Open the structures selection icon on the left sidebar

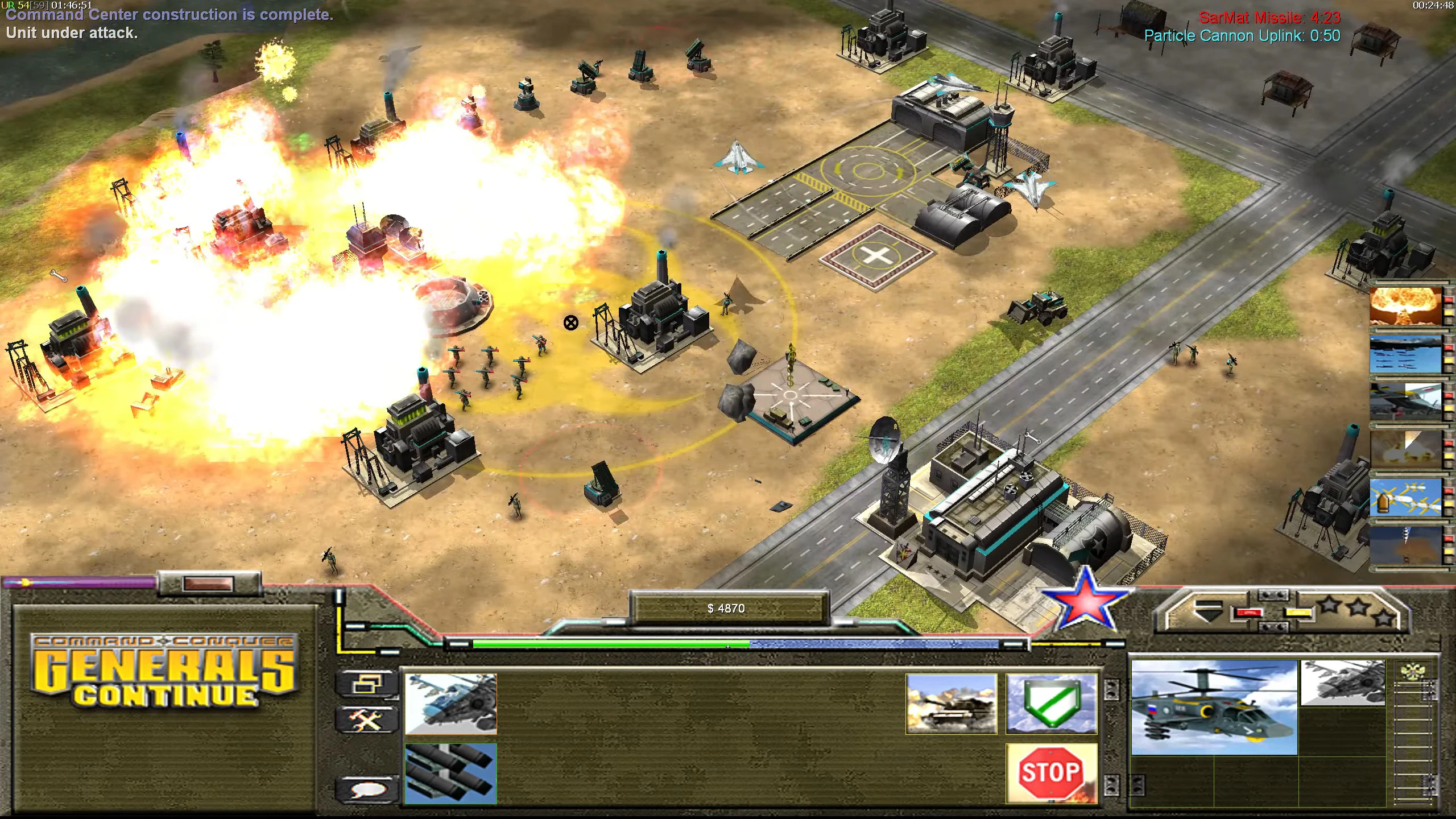pos(366,684)
